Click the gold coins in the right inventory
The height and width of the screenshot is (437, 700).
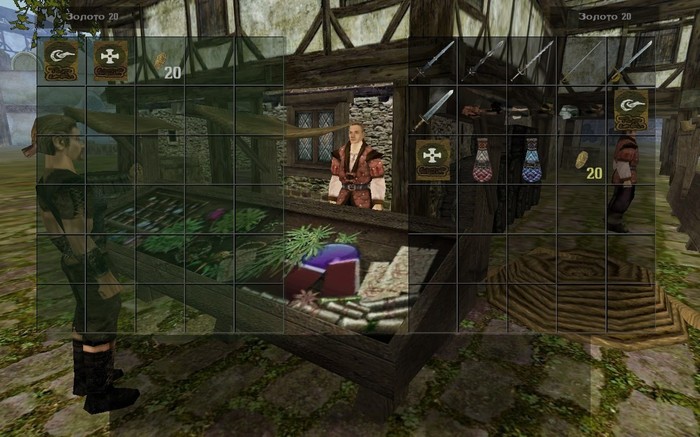point(581,160)
